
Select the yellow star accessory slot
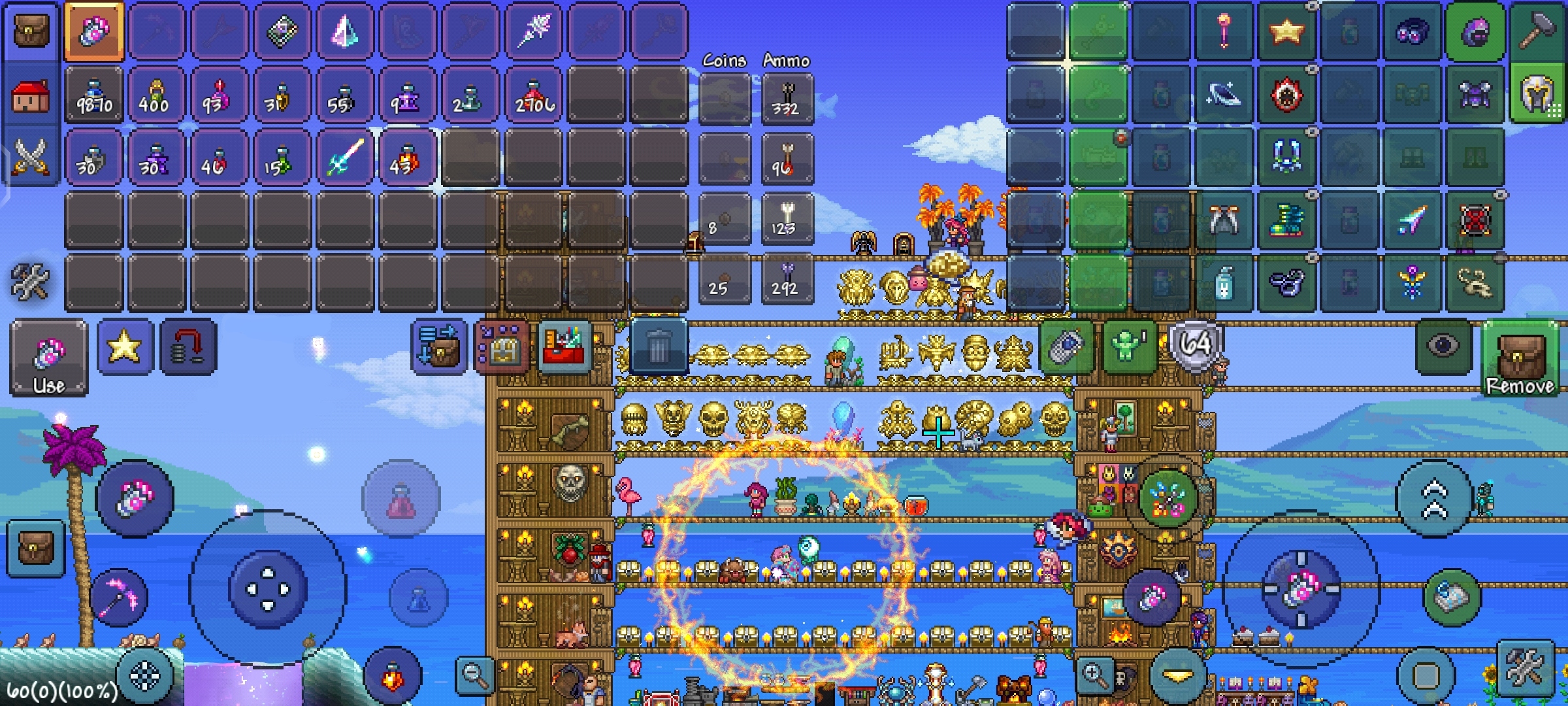tap(1286, 31)
